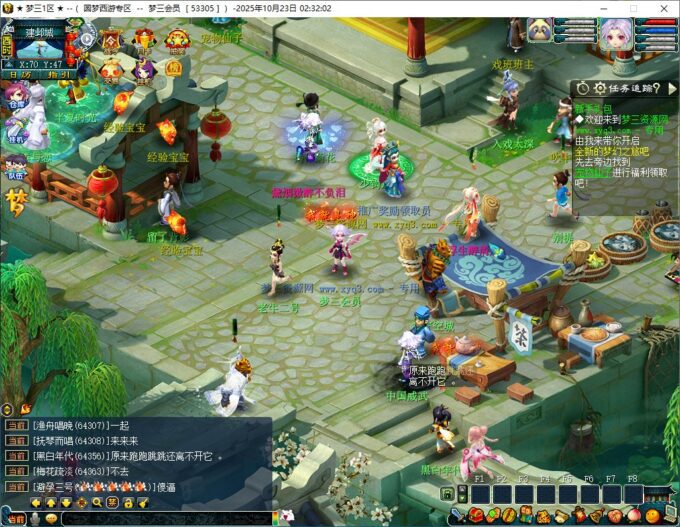
Task: Click the golden 梦 logo icon
Action: click(x=16, y=201)
